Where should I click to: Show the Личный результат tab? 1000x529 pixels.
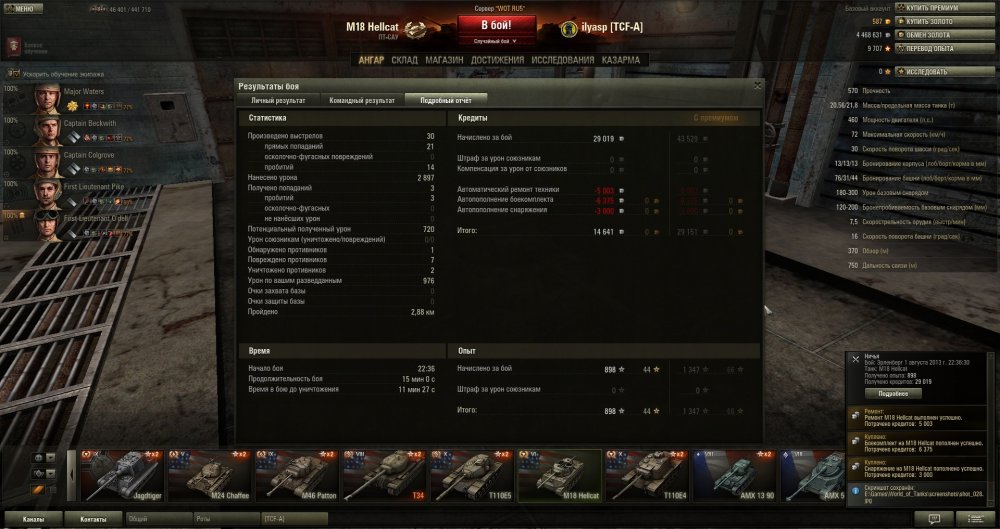click(x=278, y=100)
